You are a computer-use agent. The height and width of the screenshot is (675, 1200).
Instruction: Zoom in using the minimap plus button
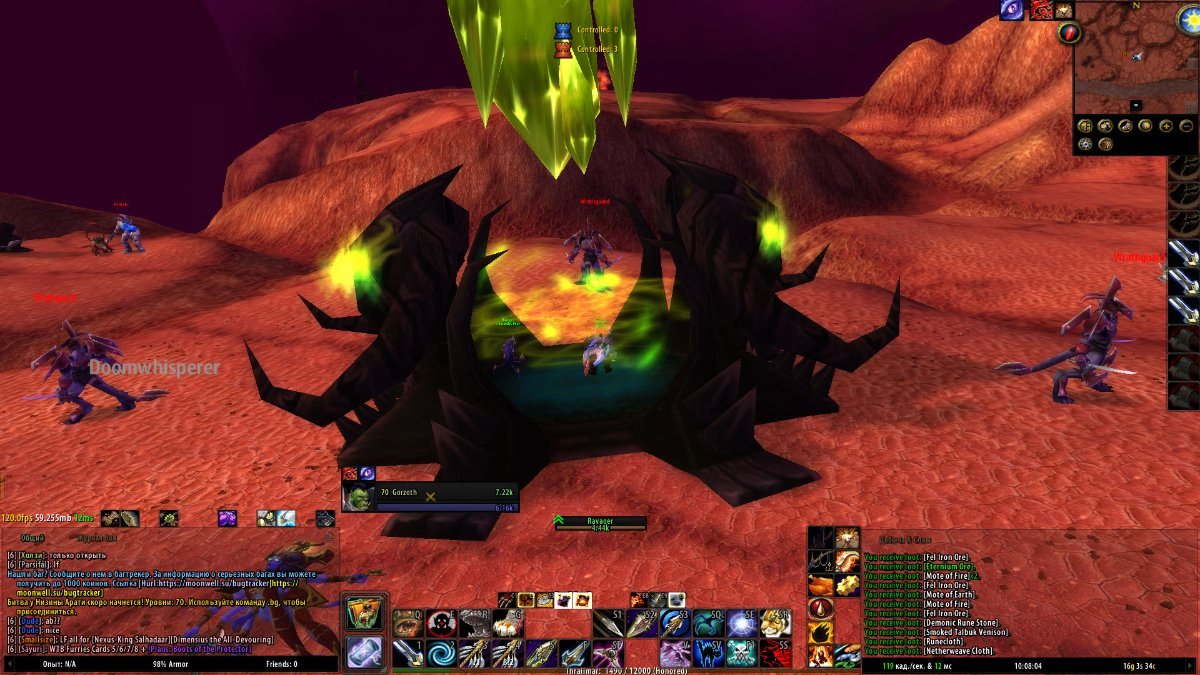point(1165,127)
